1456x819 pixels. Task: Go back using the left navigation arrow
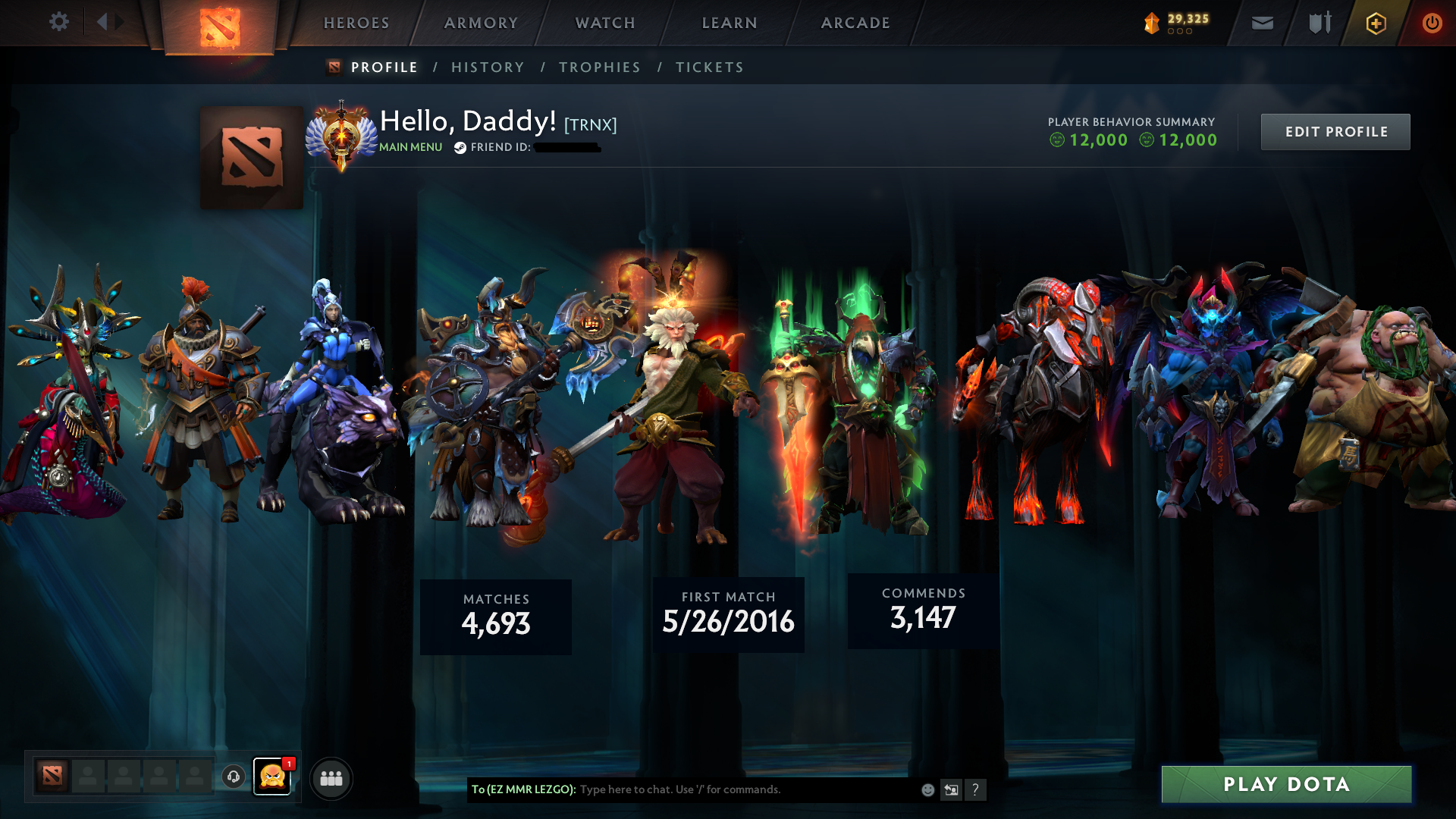coord(103,22)
